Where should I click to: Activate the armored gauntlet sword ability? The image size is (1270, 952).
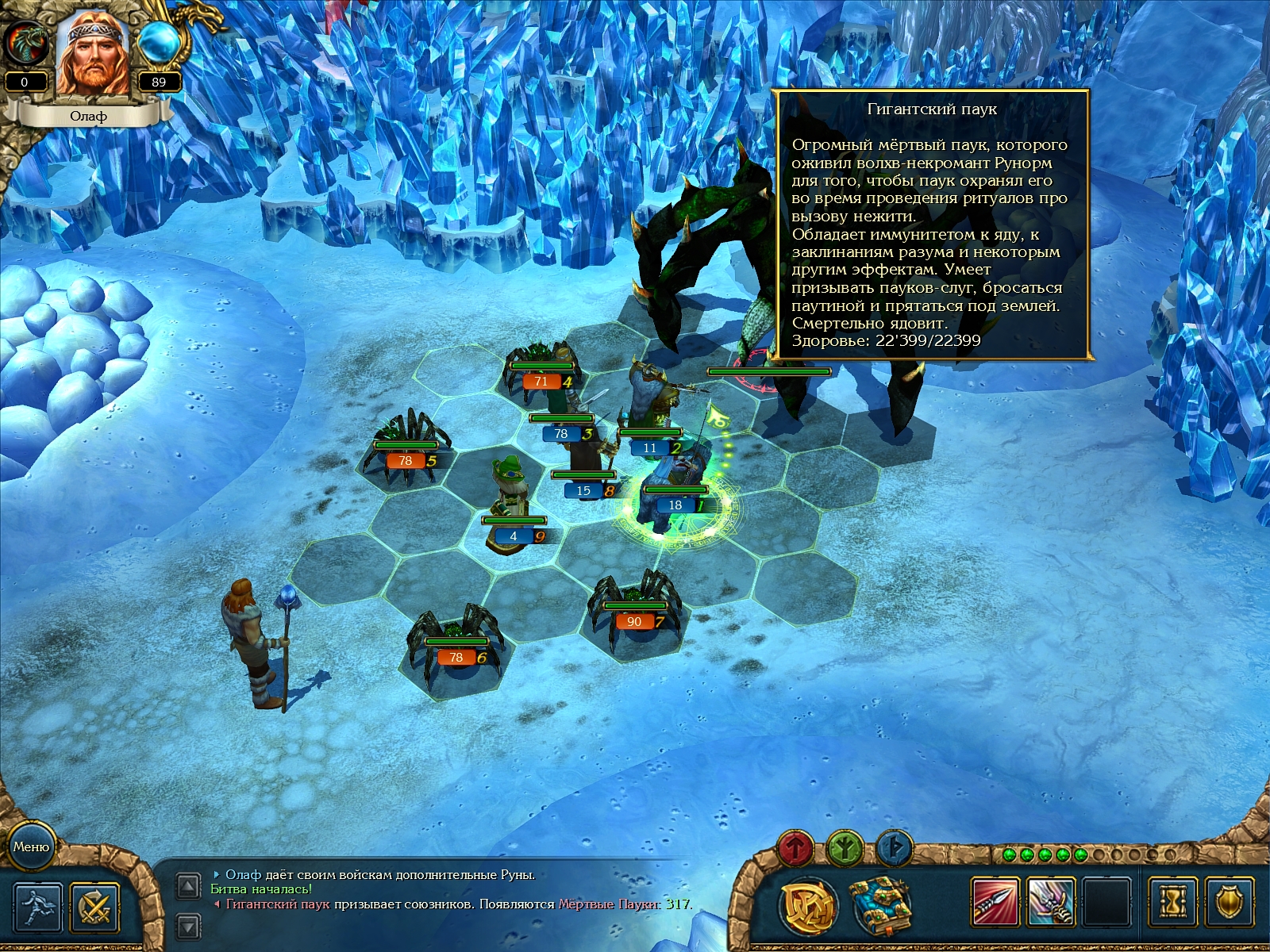[x=1051, y=902]
